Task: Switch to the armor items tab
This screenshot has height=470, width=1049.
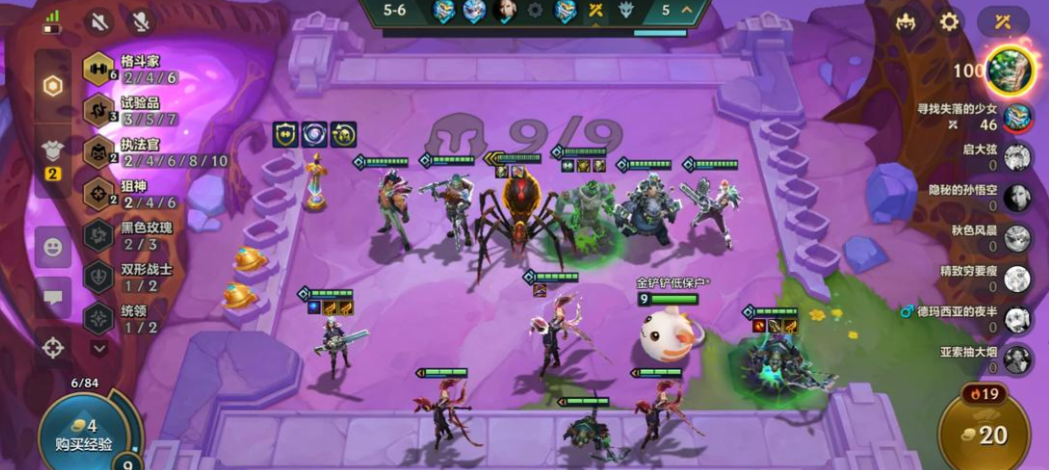Action: point(52,153)
